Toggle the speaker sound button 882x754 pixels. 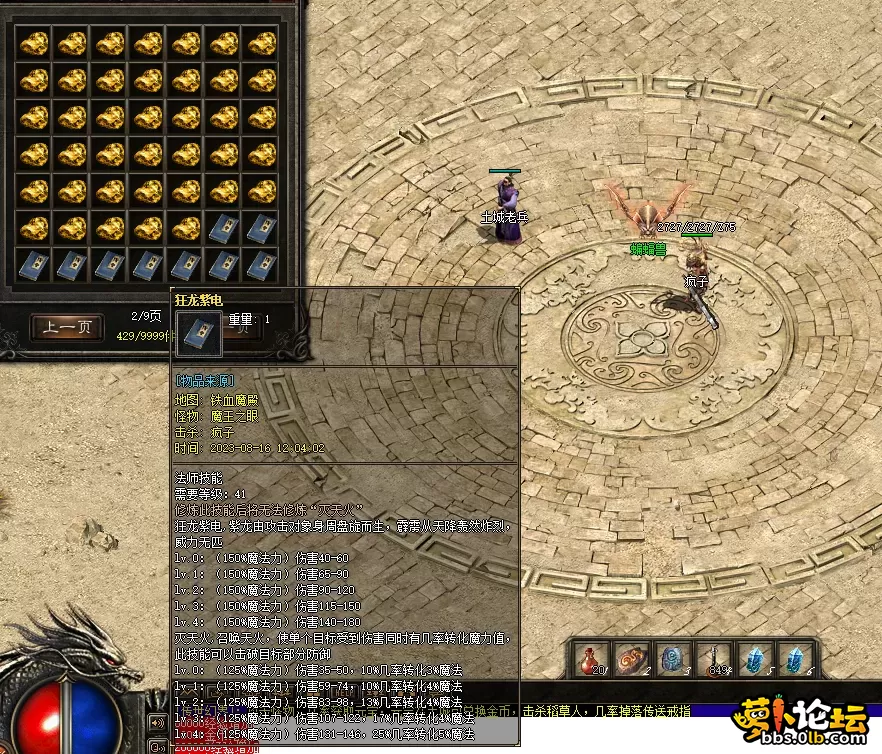(158, 722)
